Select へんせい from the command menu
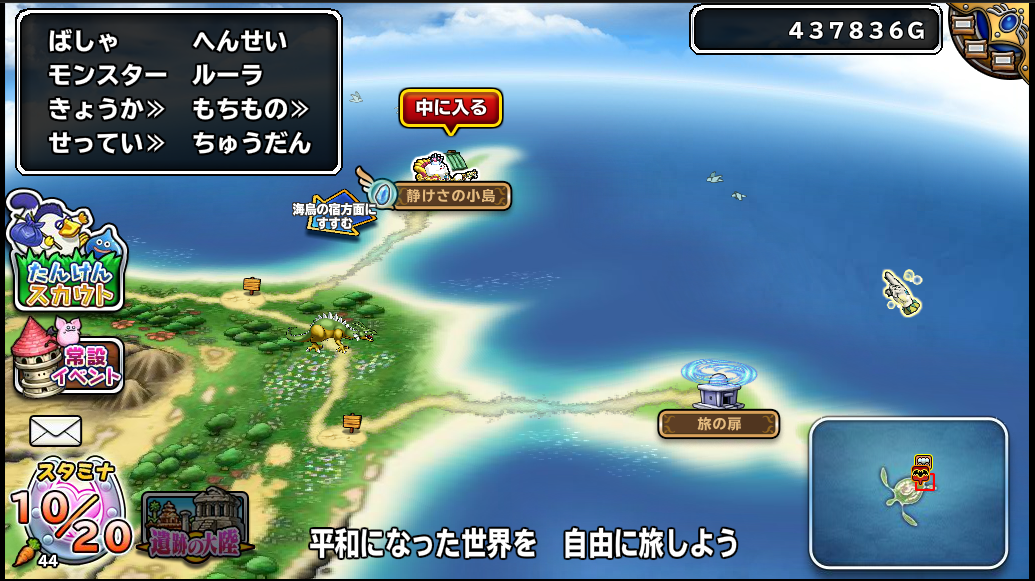1035x581 pixels. pyautogui.click(x=239, y=41)
